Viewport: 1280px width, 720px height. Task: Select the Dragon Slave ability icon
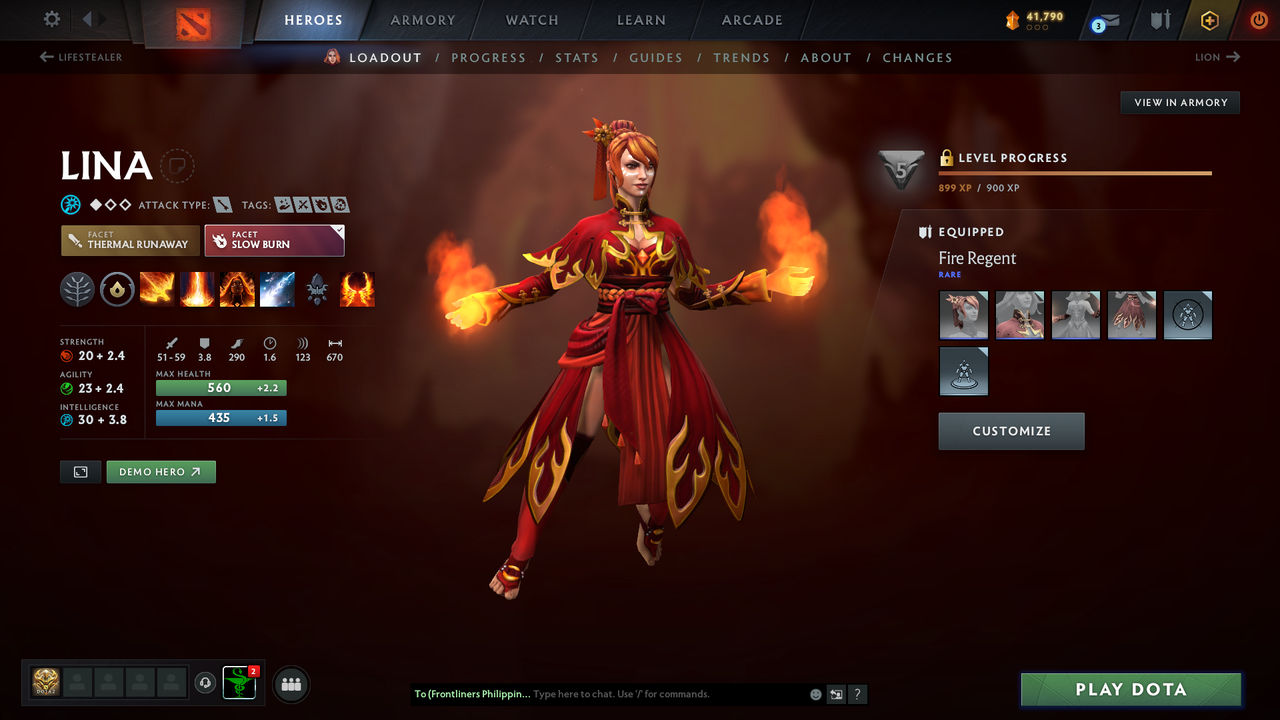coord(156,289)
